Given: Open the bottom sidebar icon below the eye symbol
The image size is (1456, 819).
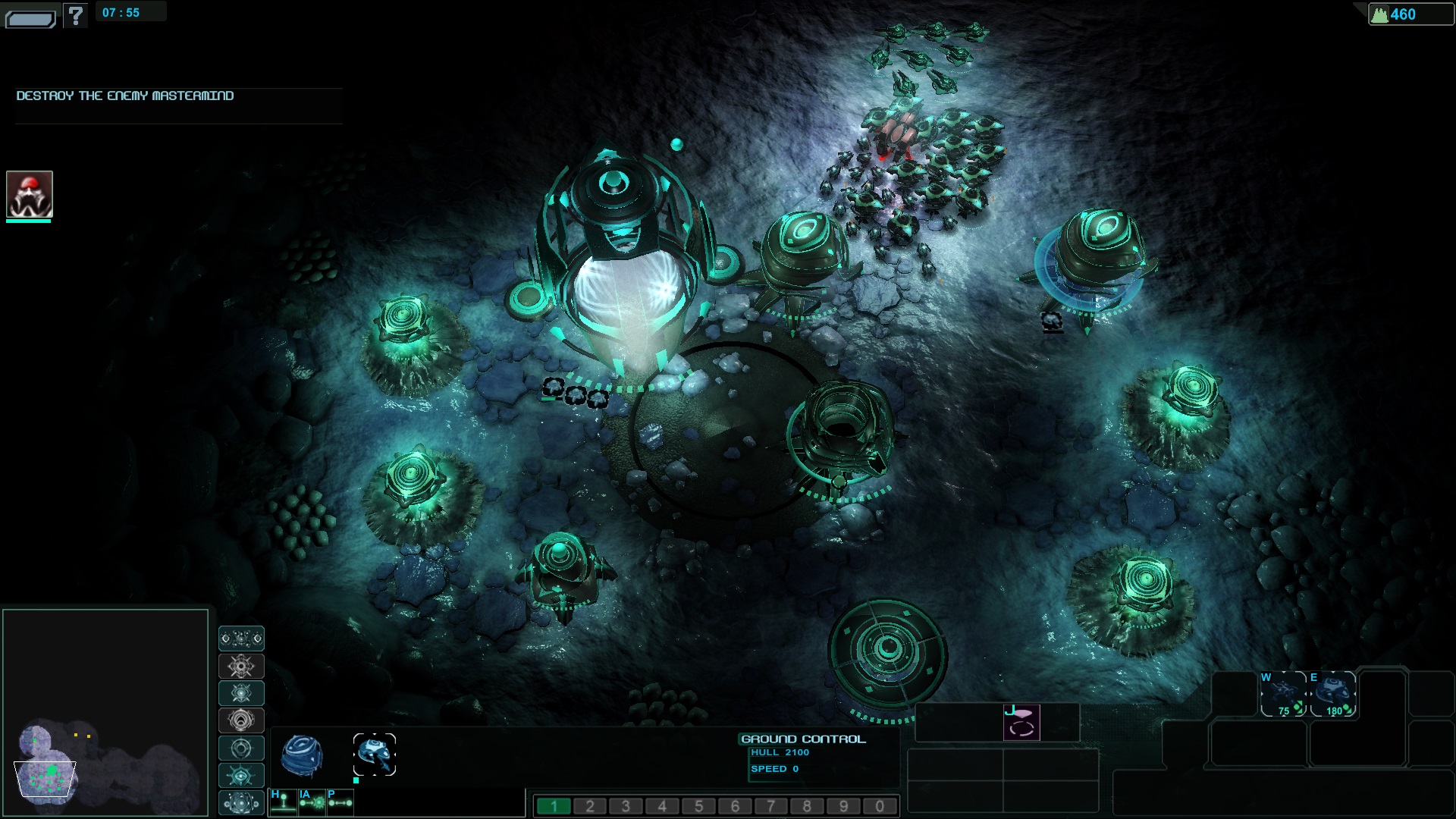Looking at the screenshot, I should point(241,802).
